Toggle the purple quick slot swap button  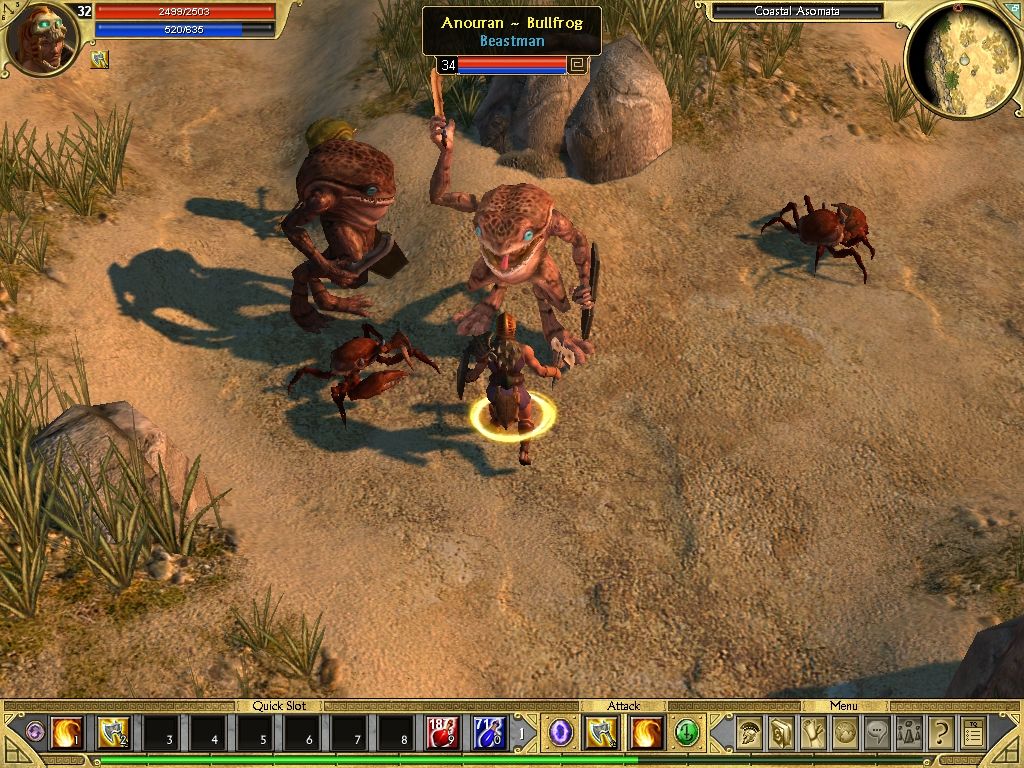click(x=35, y=732)
